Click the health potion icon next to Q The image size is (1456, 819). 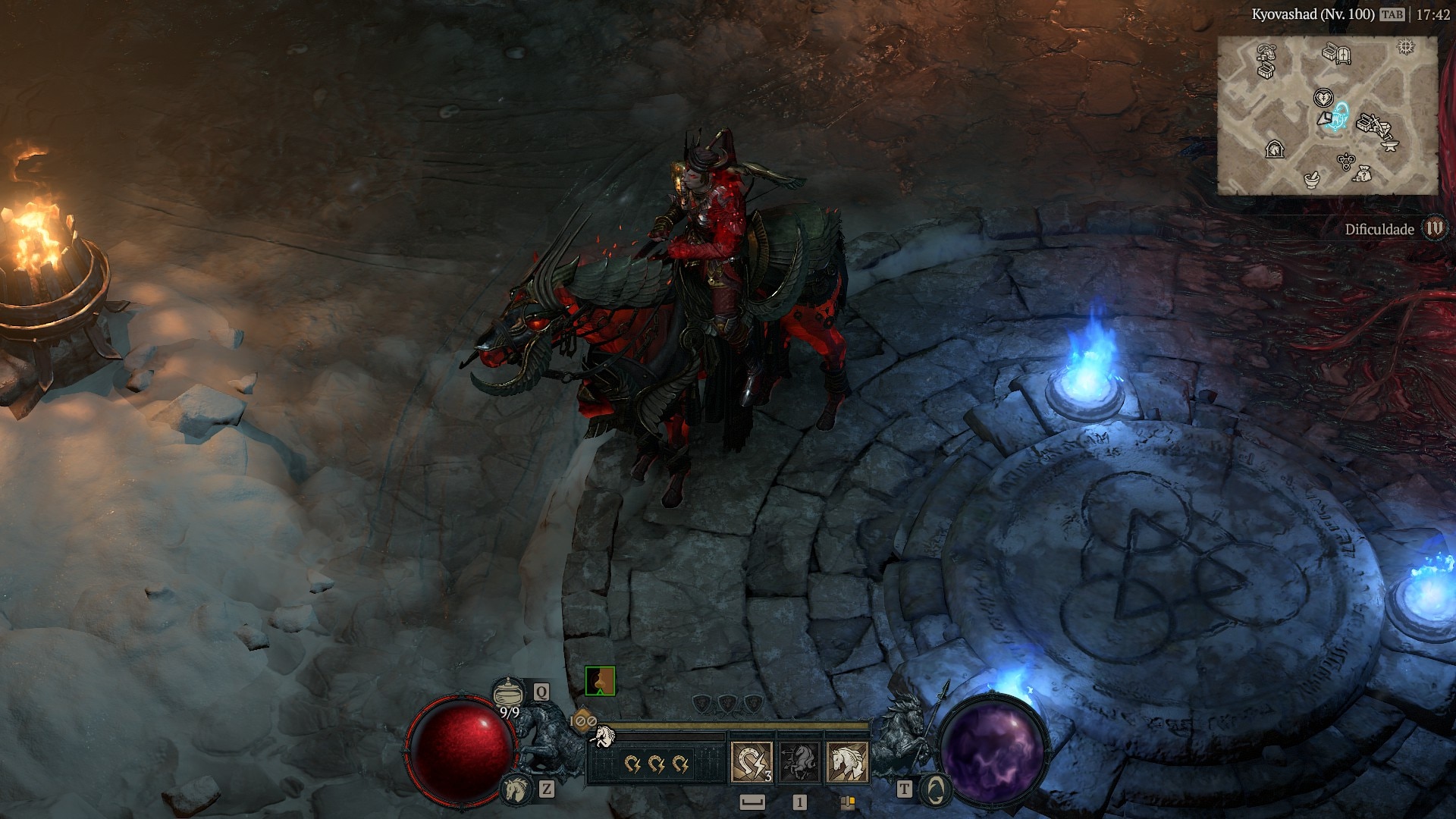pos(509,692)
